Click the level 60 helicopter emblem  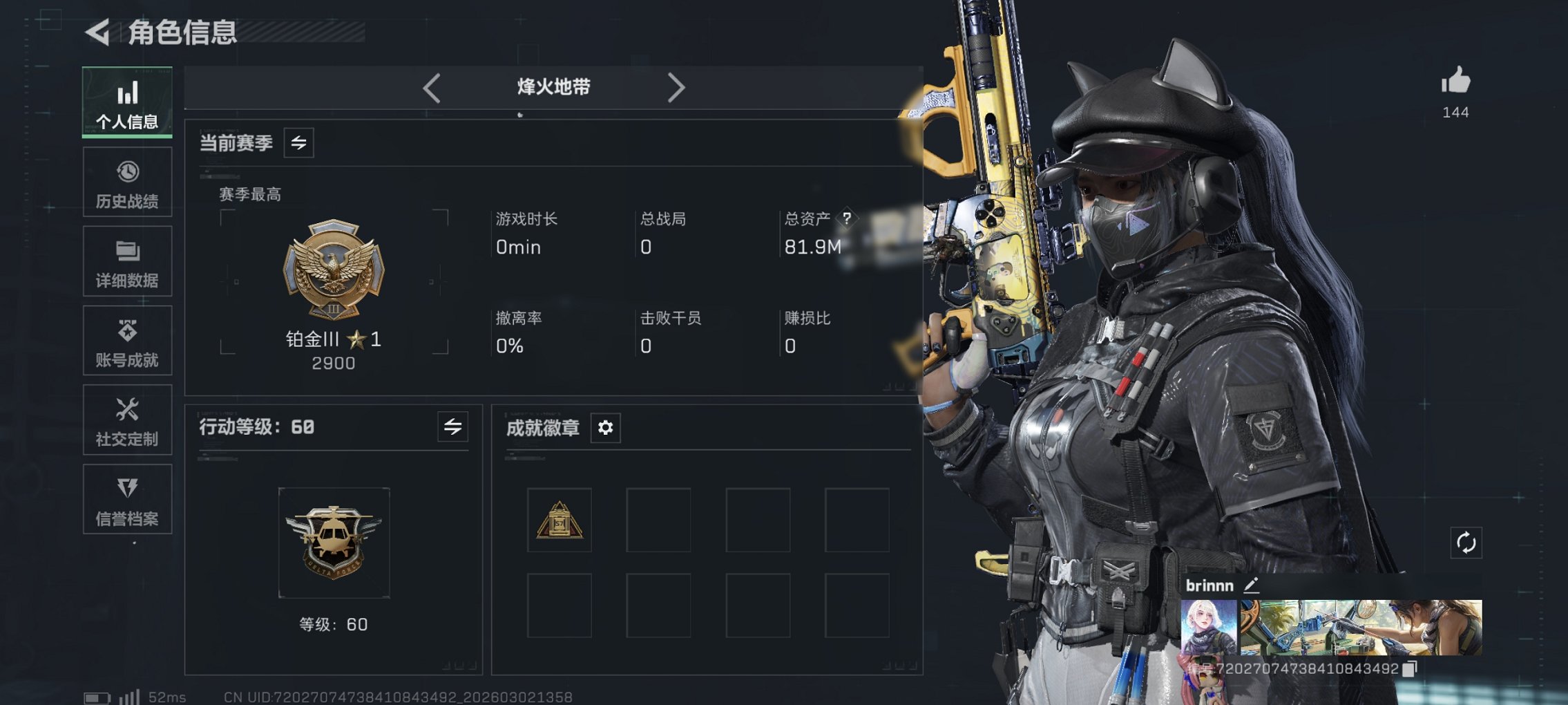click(334, 543)
